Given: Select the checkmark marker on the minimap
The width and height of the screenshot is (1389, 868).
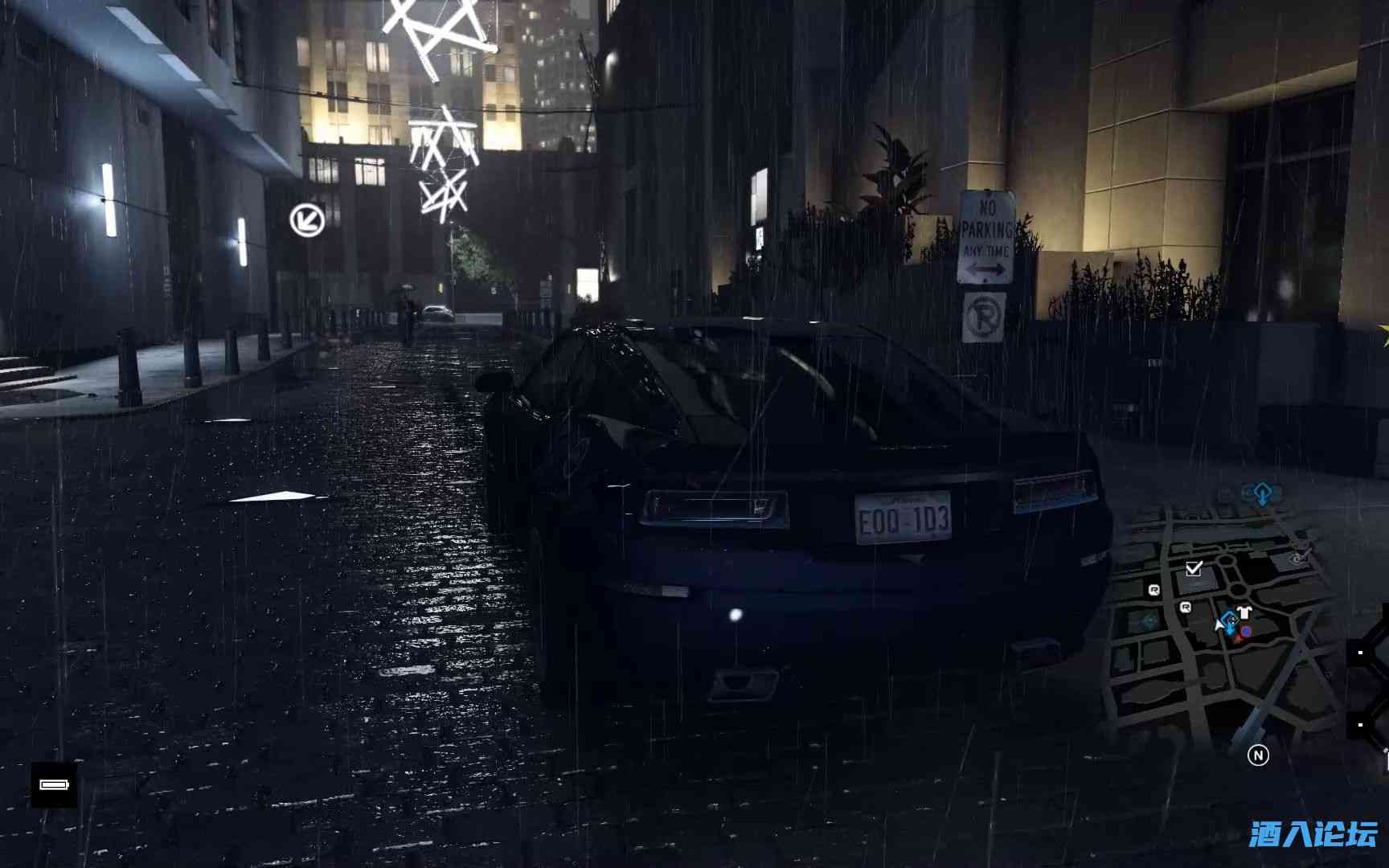Looking at the screenshot, I should pyautogui.click(x=1194, y=569).
